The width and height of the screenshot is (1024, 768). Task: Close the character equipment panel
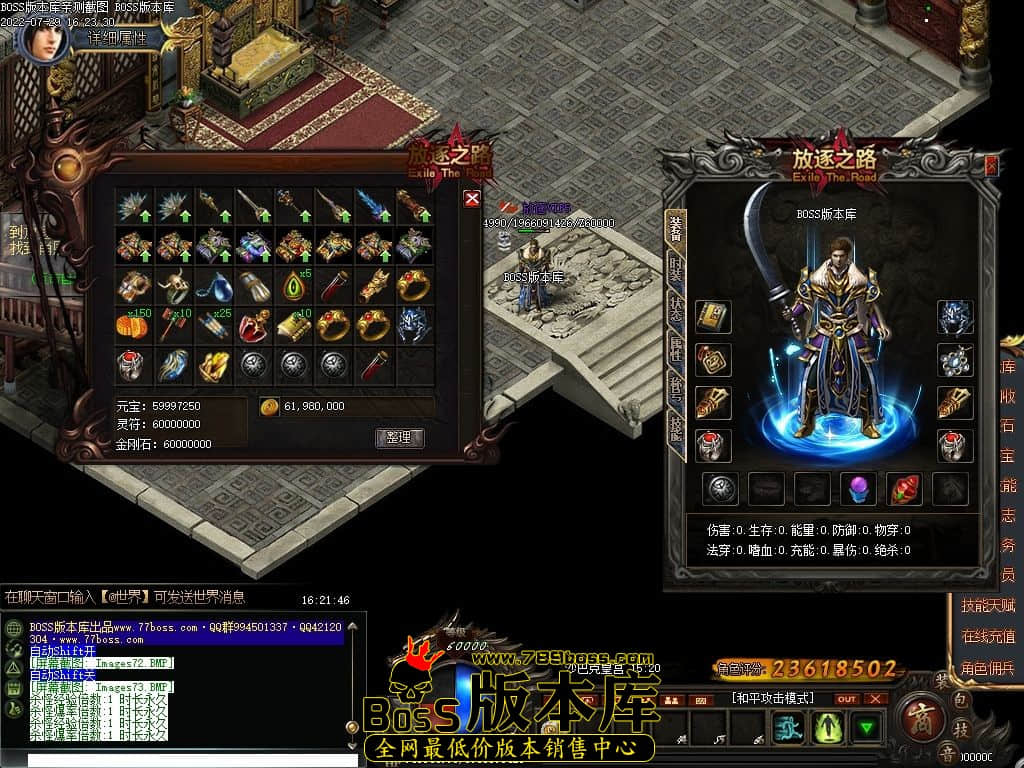(x=991, y=166)
